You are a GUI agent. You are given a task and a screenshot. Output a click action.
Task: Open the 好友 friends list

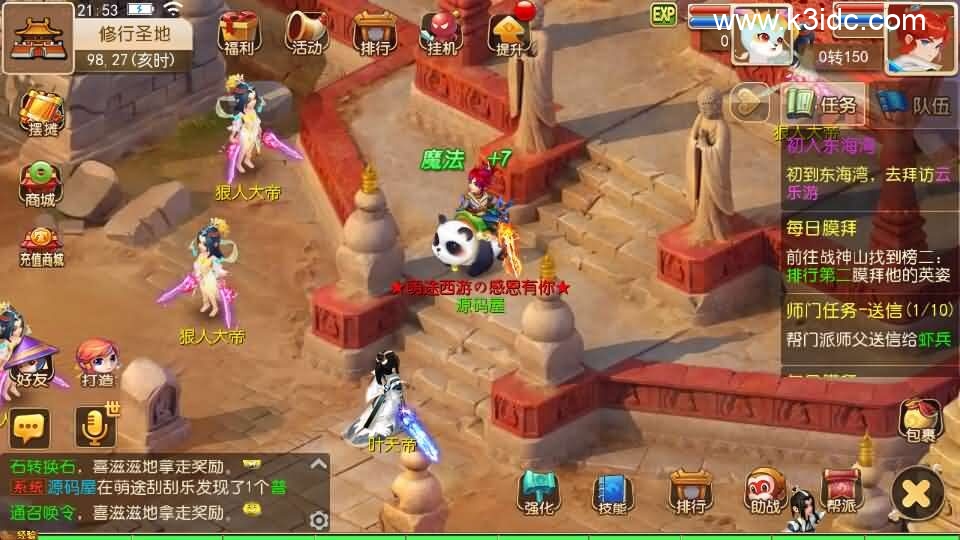point(30,362)
